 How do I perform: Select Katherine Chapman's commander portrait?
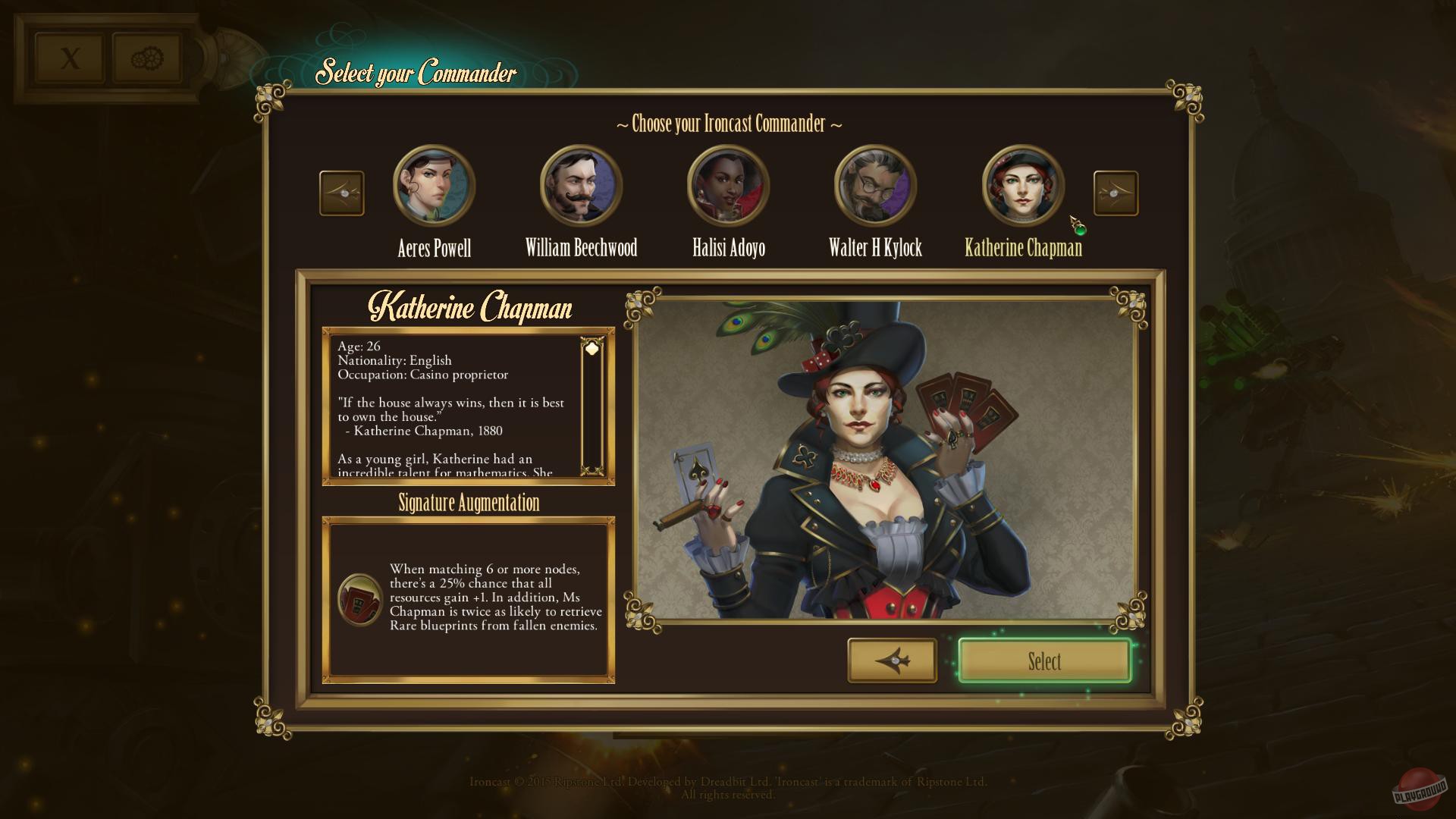pos(1024,185)
